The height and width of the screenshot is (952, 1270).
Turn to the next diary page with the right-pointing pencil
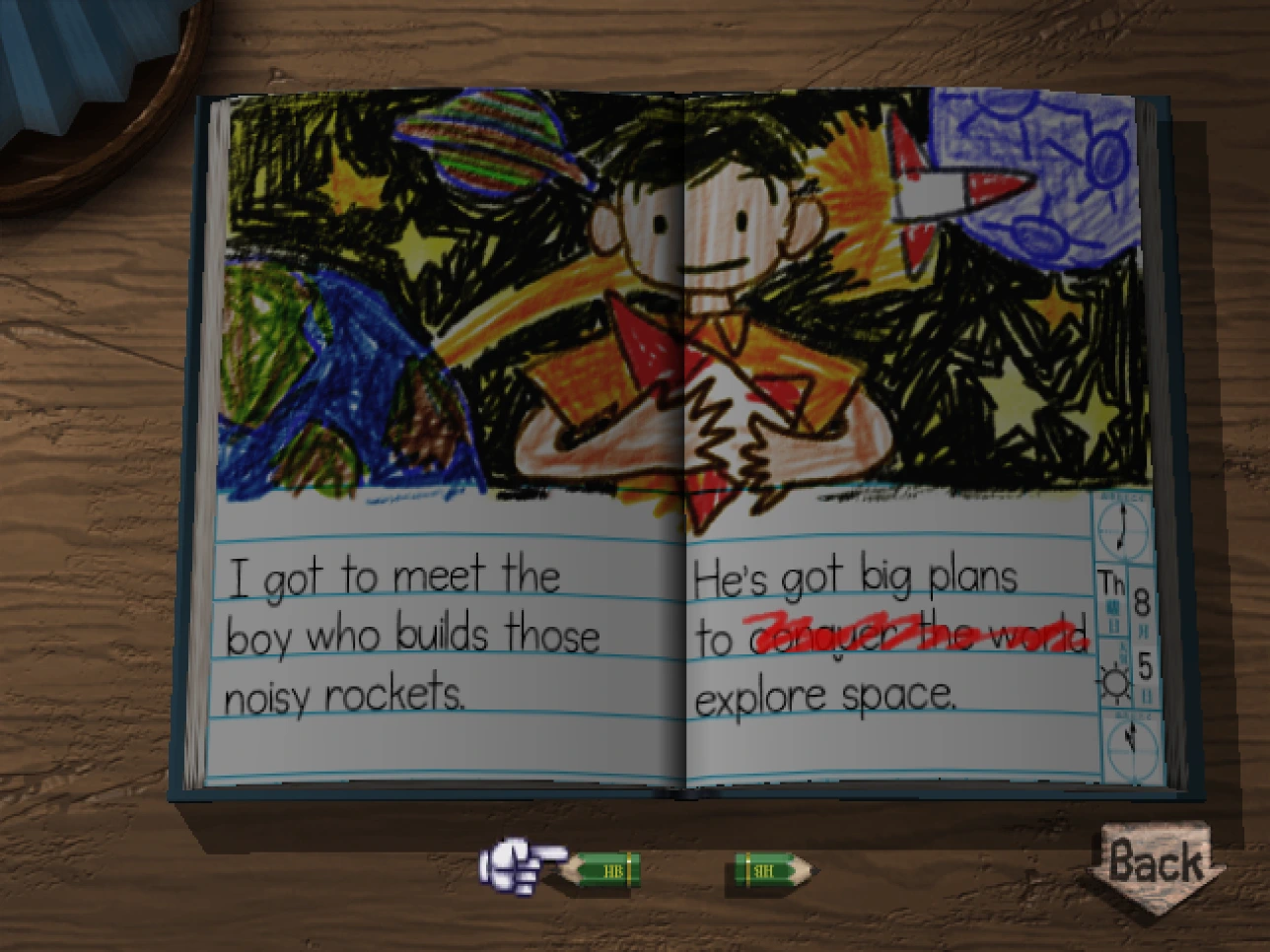[774, 870]
